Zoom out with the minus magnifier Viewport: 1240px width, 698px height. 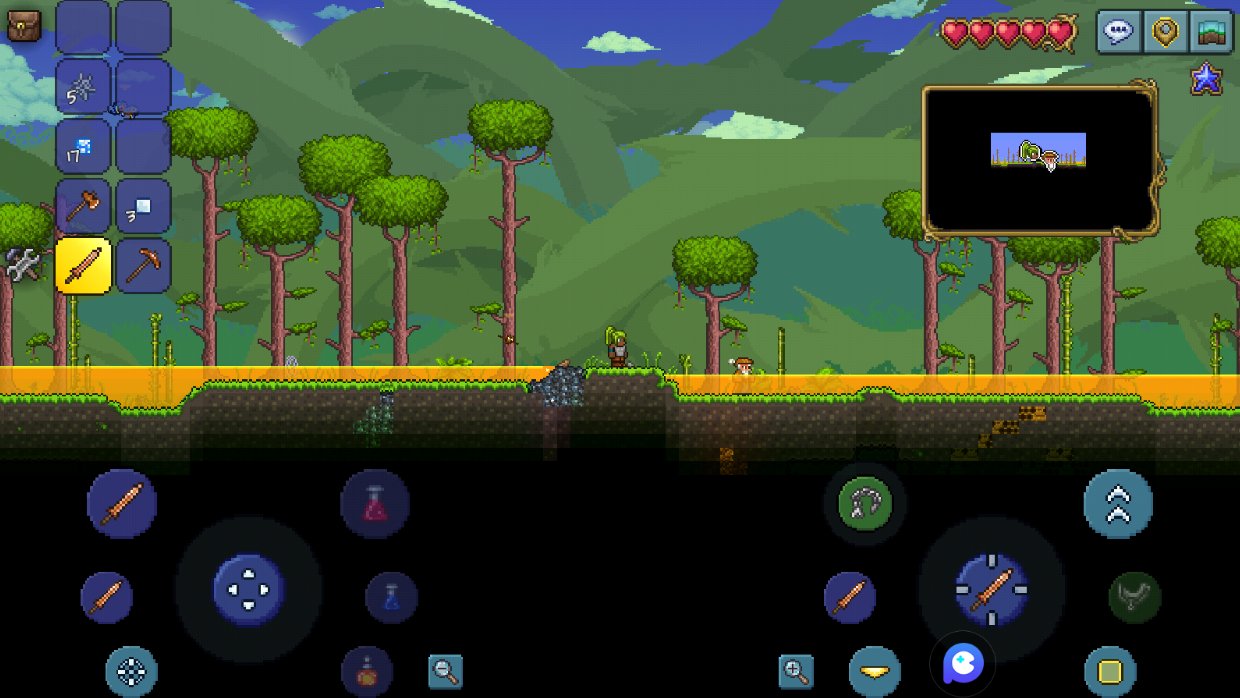click(445, 671)
